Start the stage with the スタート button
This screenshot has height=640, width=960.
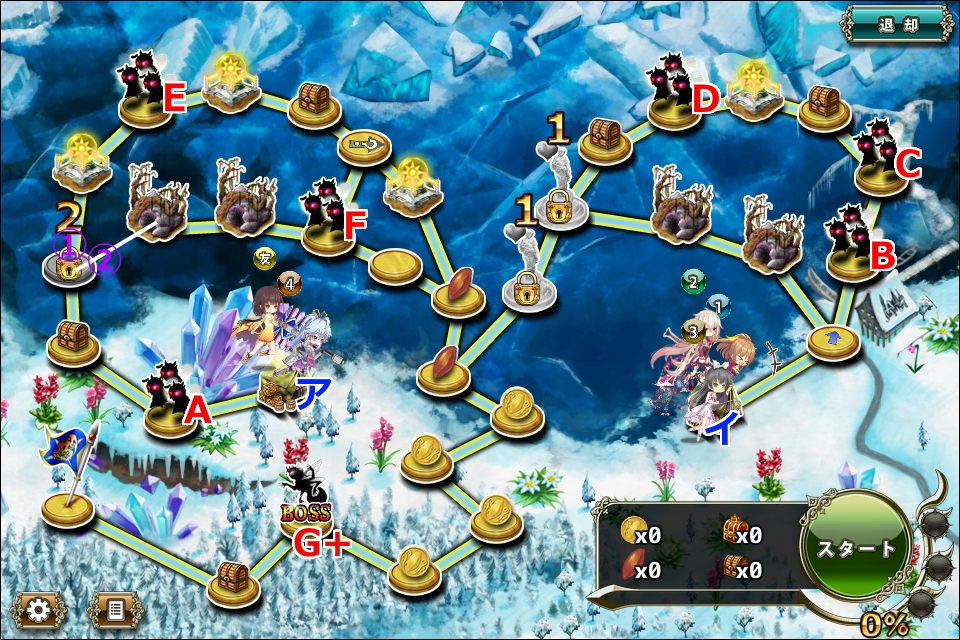tap(856, 549)
